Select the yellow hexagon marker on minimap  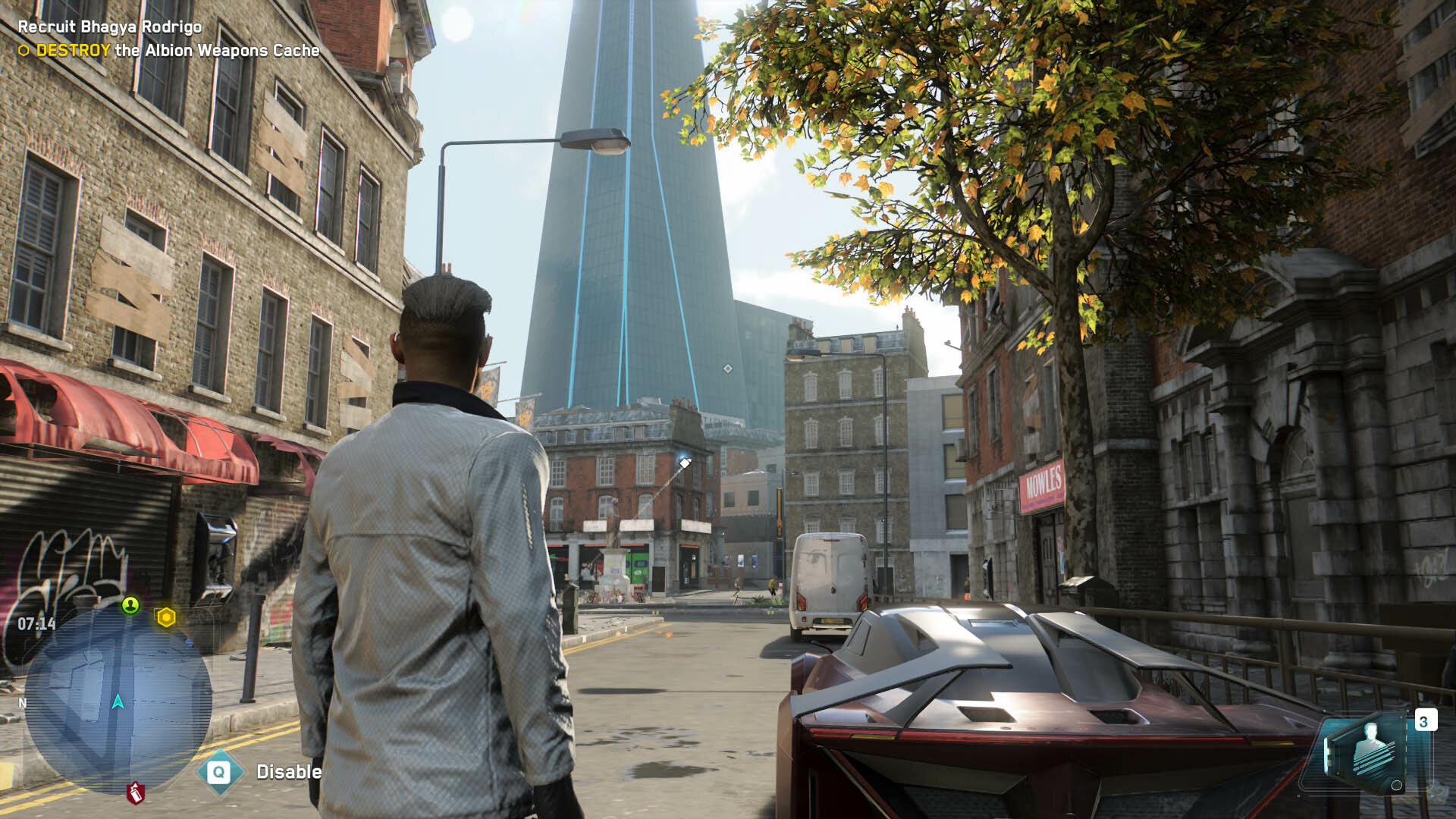click(x=166, y=617)
